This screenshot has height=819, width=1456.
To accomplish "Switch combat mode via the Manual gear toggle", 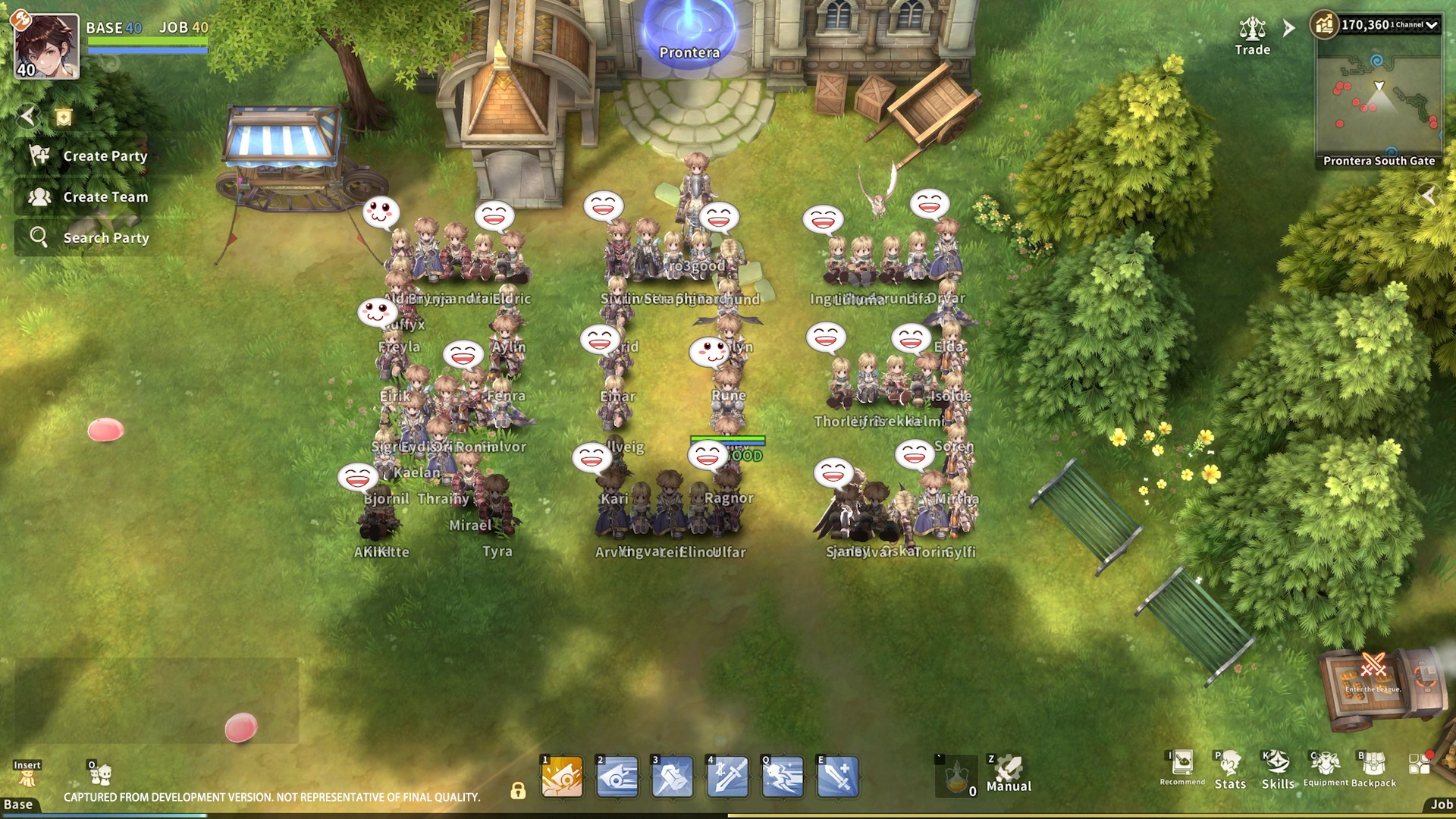I will (x=1009, y=770).
